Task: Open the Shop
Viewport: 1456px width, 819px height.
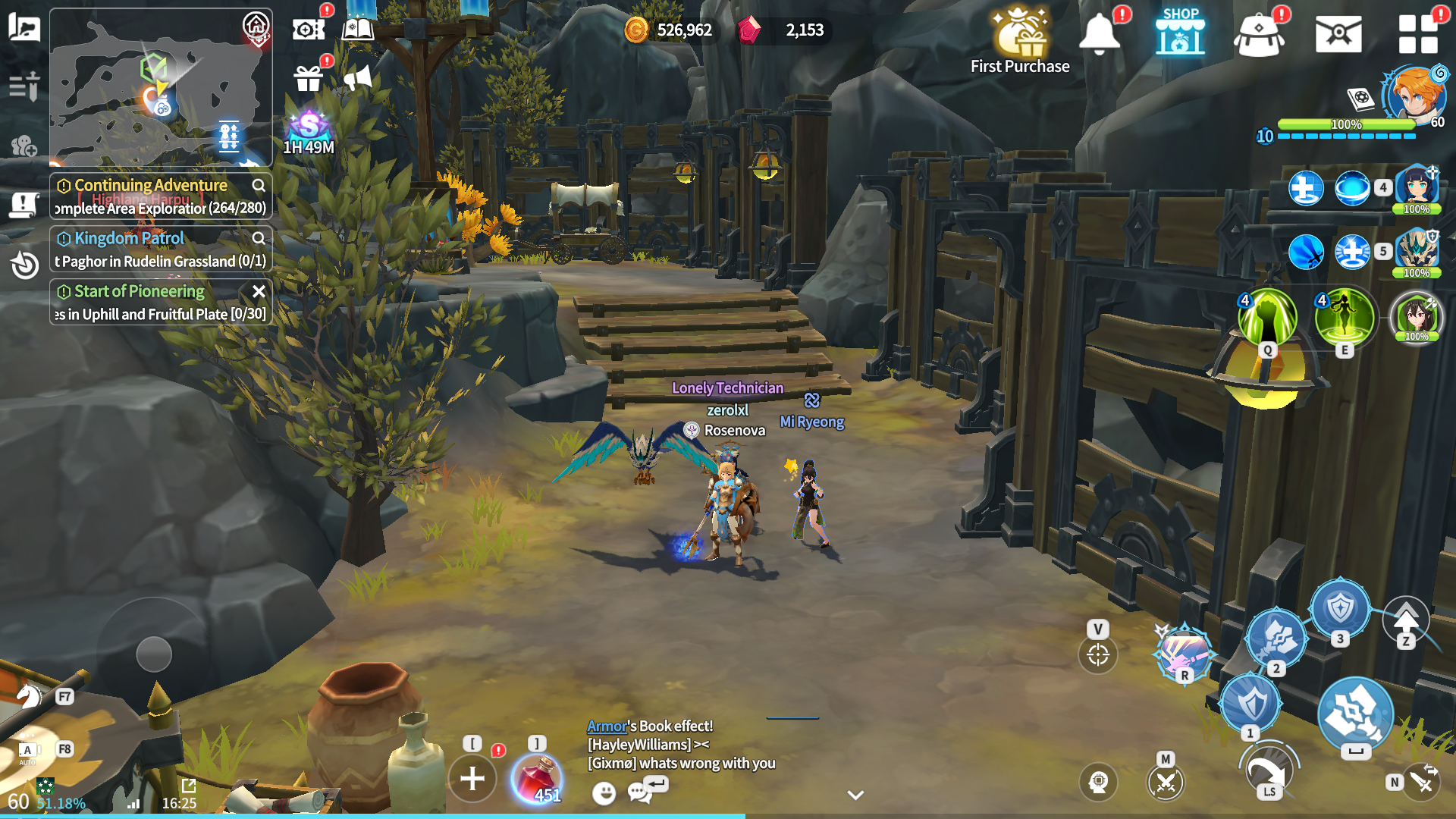Action: (x=1180, y=33)
